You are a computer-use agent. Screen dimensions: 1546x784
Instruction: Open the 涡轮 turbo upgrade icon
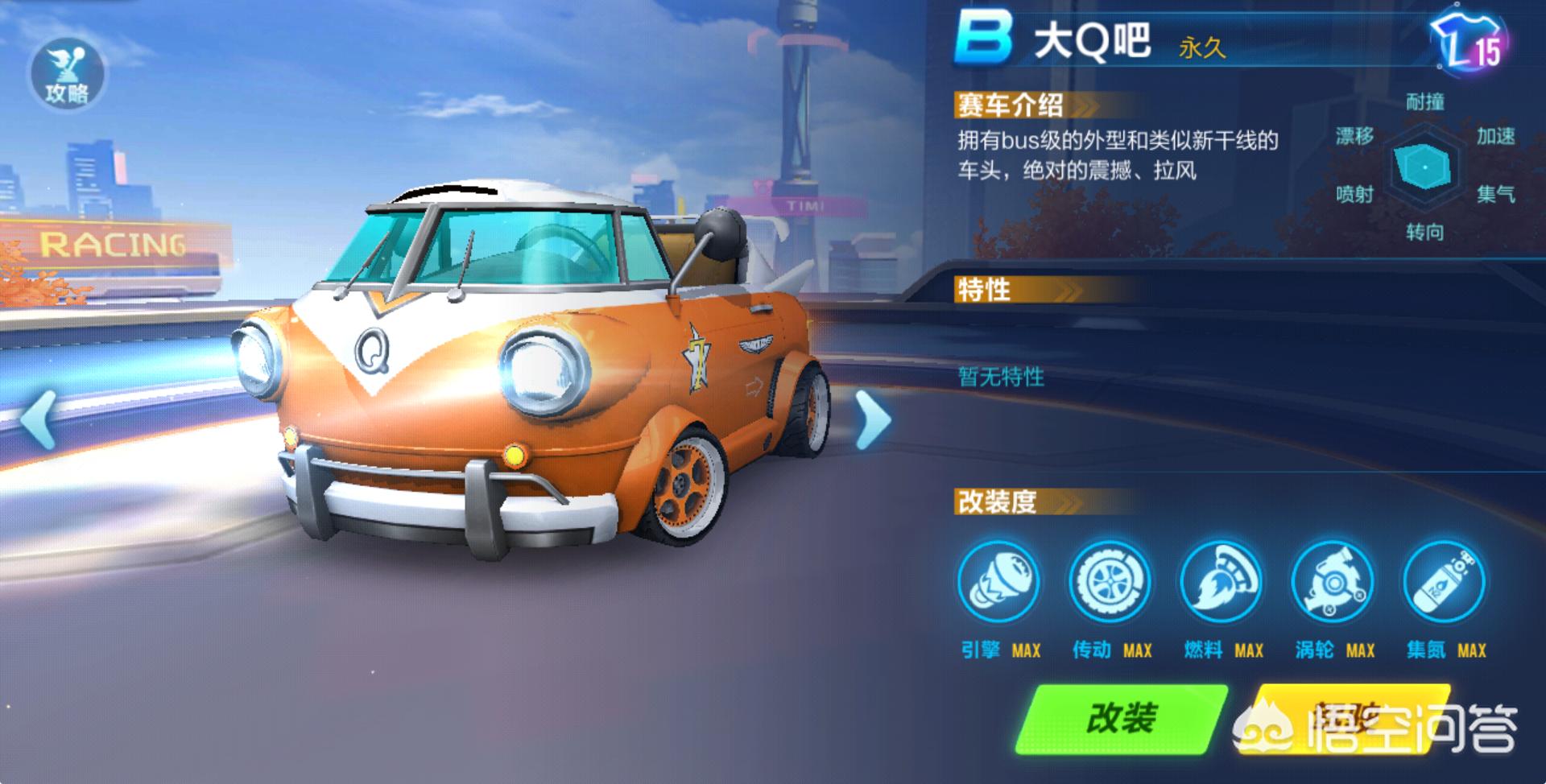[1333, 583]
